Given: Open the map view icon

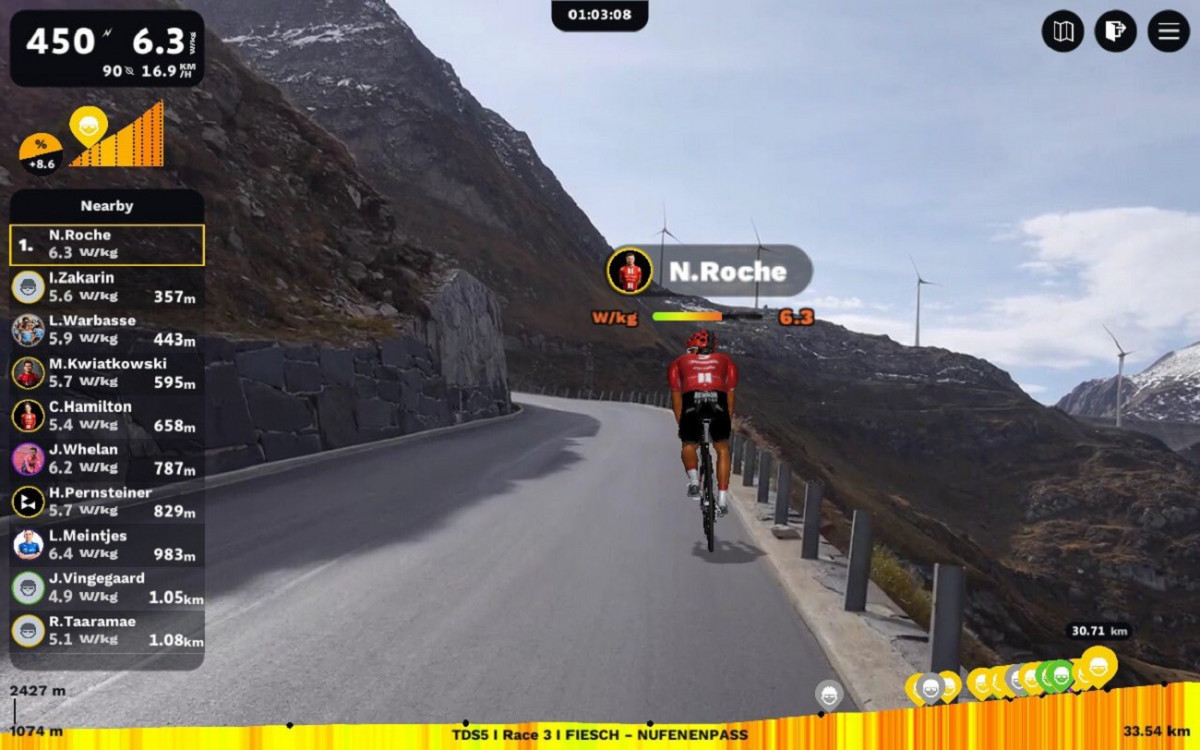Looking at the screenshot, I should 1063,31.
